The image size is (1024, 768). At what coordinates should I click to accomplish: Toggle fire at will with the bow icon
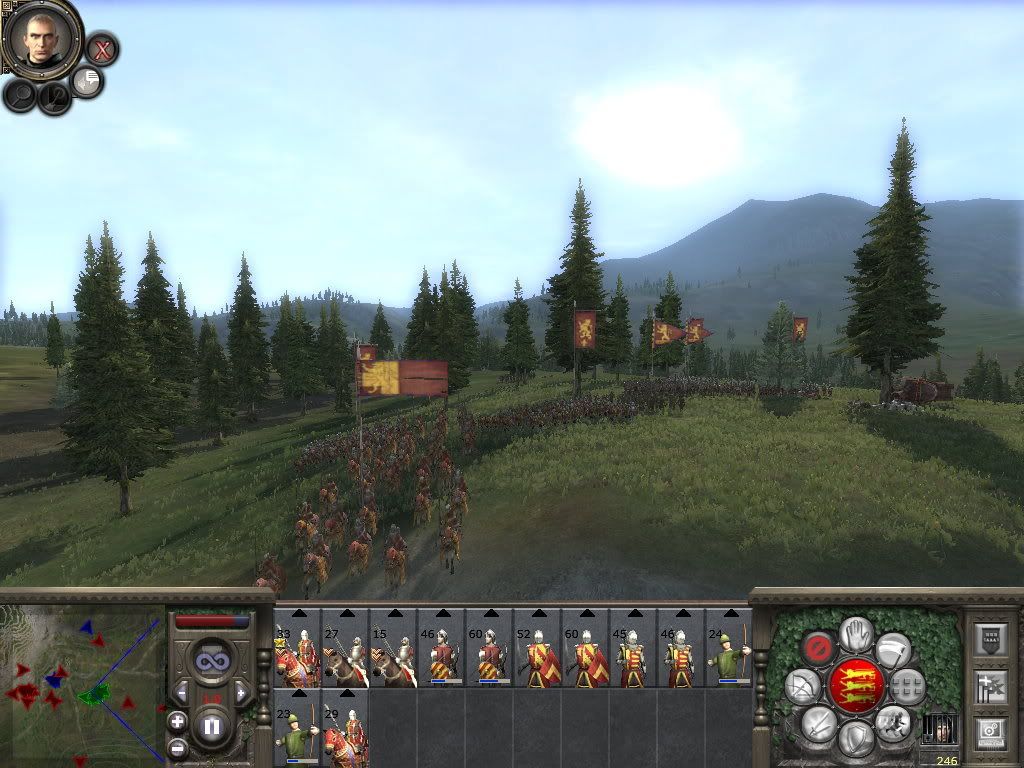pos(802,686)
